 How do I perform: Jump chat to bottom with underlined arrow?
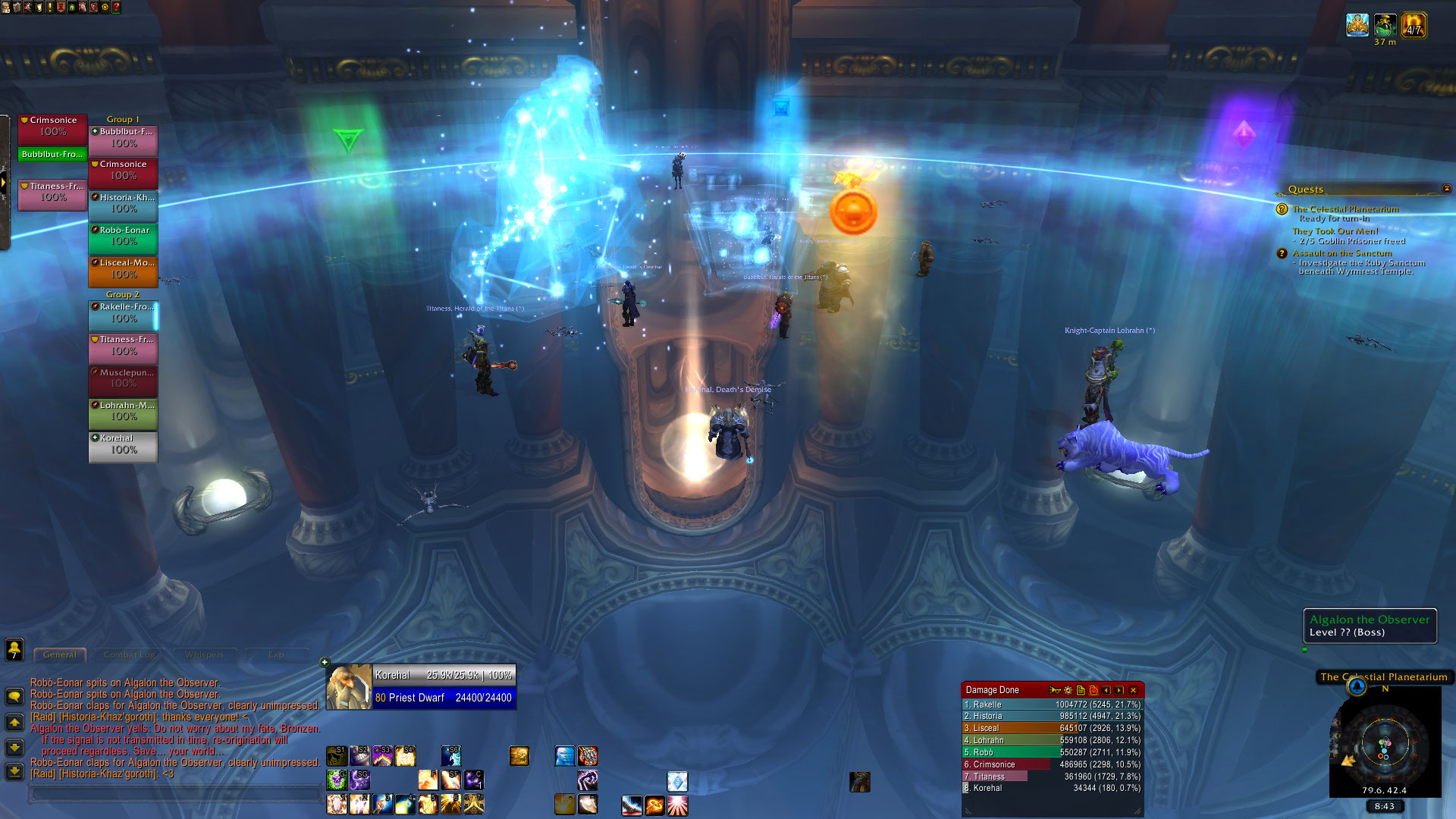tap(14, 771)
